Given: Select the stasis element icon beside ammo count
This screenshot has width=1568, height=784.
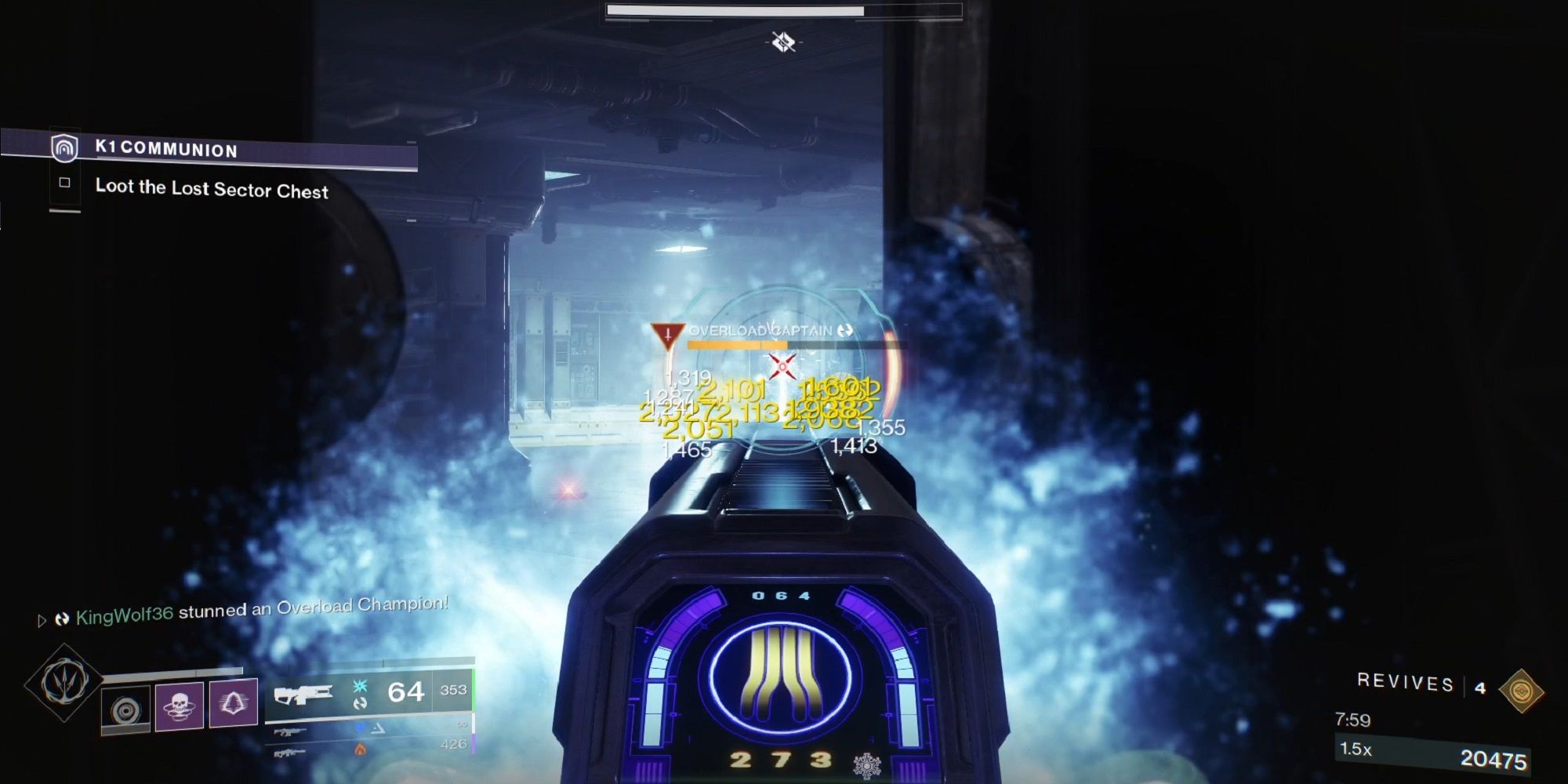Looking at the screenshot, I should pyautogui.click(x=359, y=688).
